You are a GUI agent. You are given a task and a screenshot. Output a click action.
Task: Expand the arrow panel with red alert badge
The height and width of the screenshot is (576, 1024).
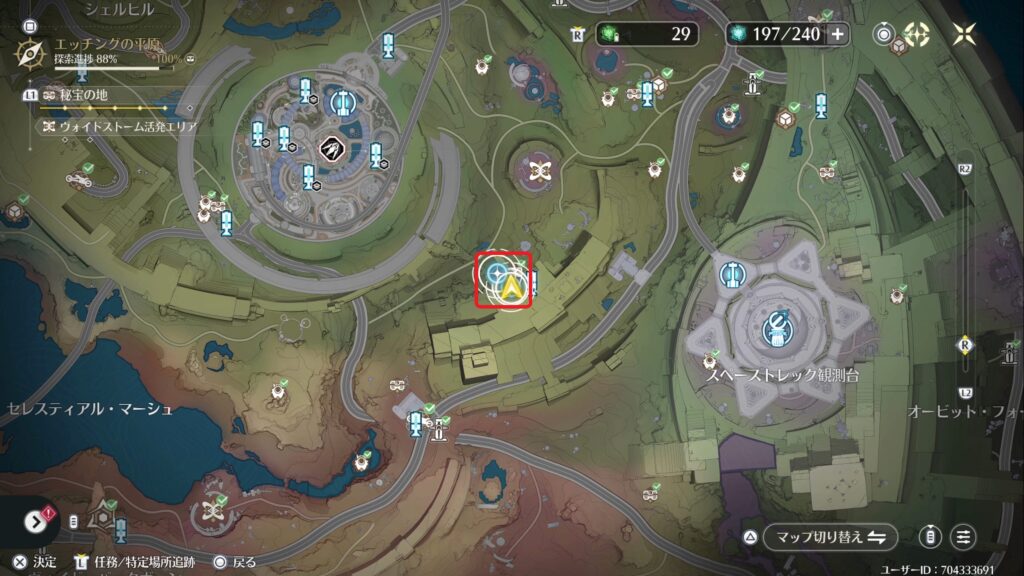[36, 521]
